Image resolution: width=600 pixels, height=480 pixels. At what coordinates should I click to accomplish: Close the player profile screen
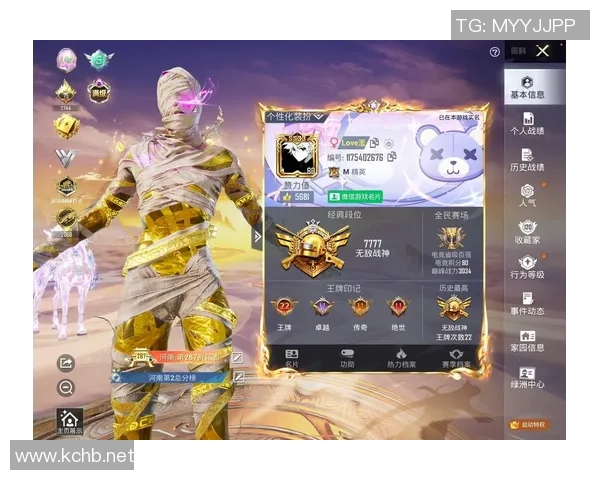[x=542, y=51]
